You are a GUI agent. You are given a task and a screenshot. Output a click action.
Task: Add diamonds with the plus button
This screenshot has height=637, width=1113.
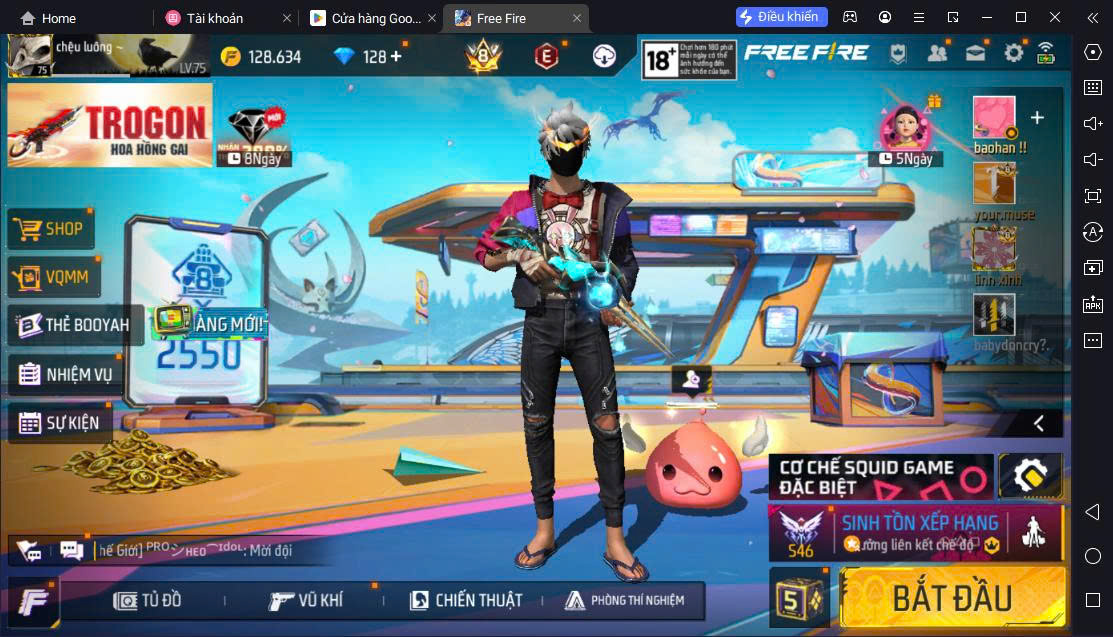tap(396, 56)
